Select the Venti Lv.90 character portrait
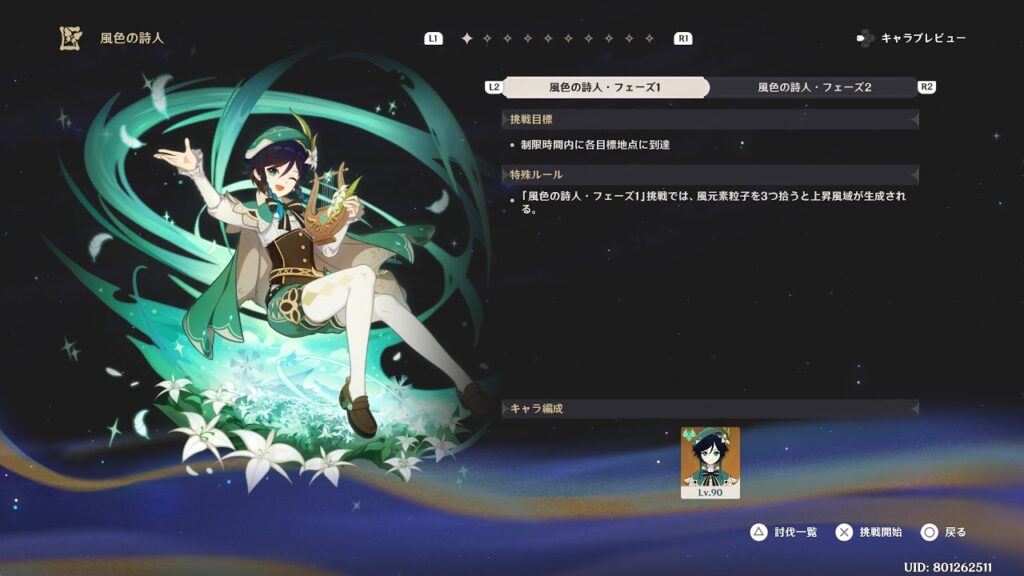Screen dimensions: 1024x576 point(710,462)
